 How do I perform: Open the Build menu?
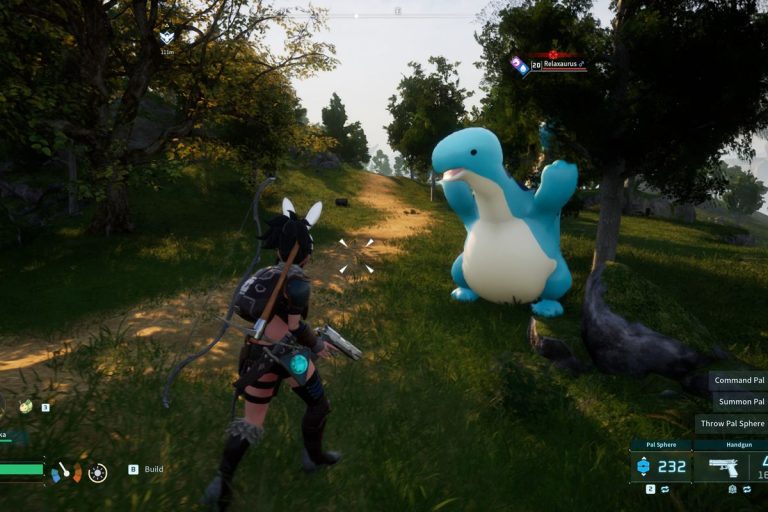tap(146, 469)
